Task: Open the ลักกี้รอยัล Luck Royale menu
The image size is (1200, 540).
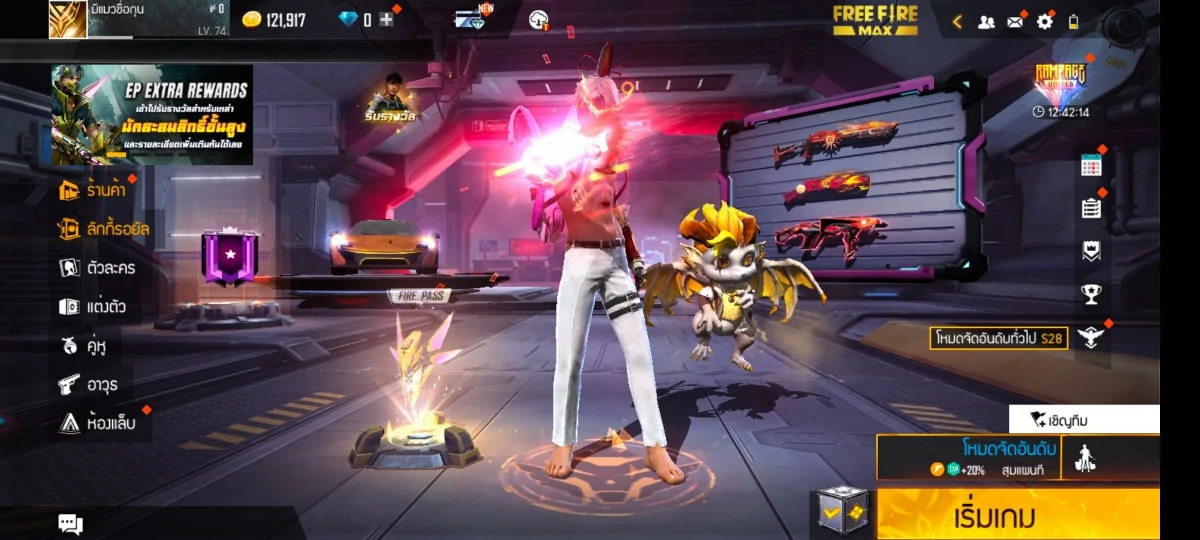Action: [104, 229]
